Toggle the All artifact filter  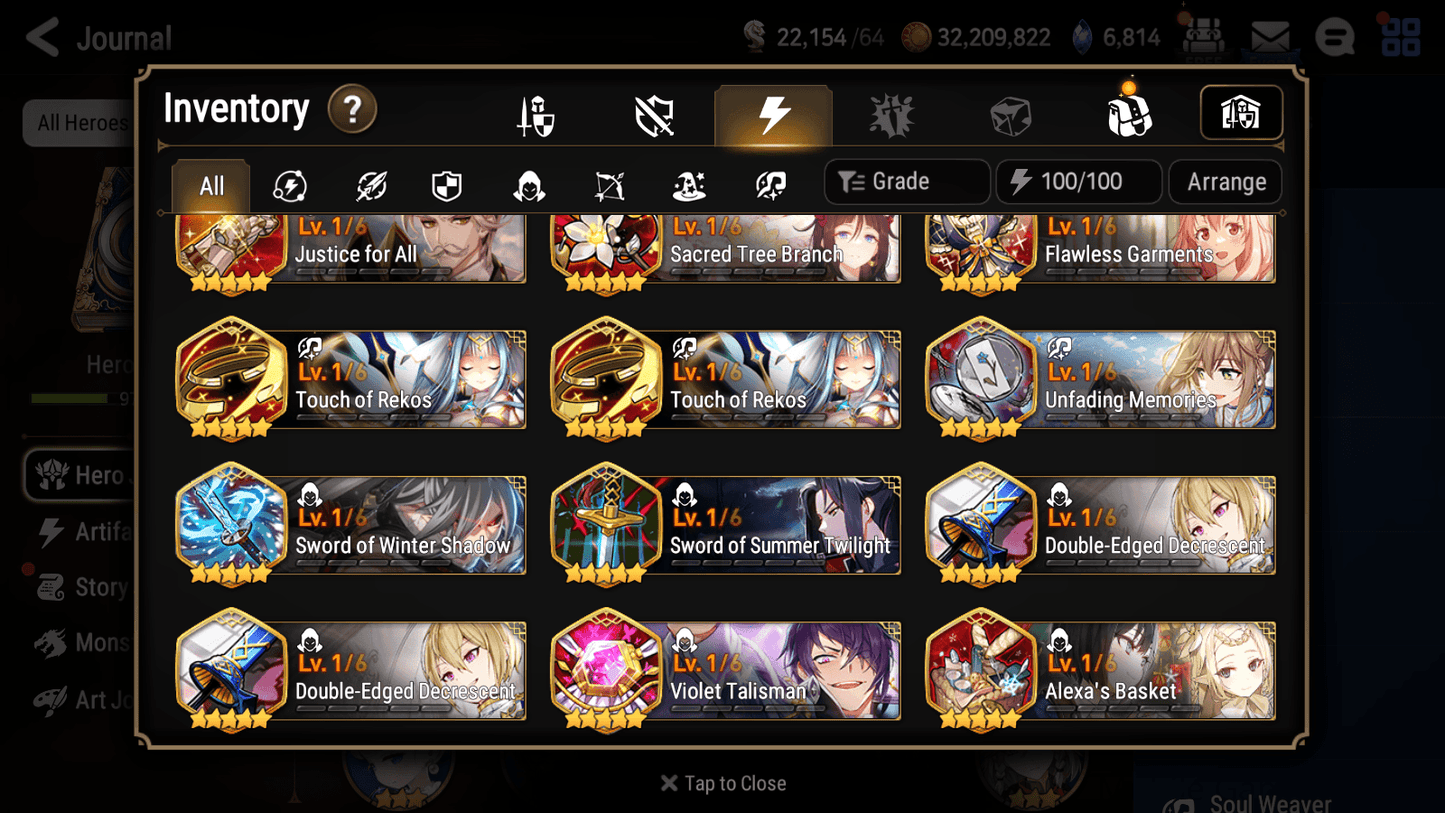coord(210,182)
